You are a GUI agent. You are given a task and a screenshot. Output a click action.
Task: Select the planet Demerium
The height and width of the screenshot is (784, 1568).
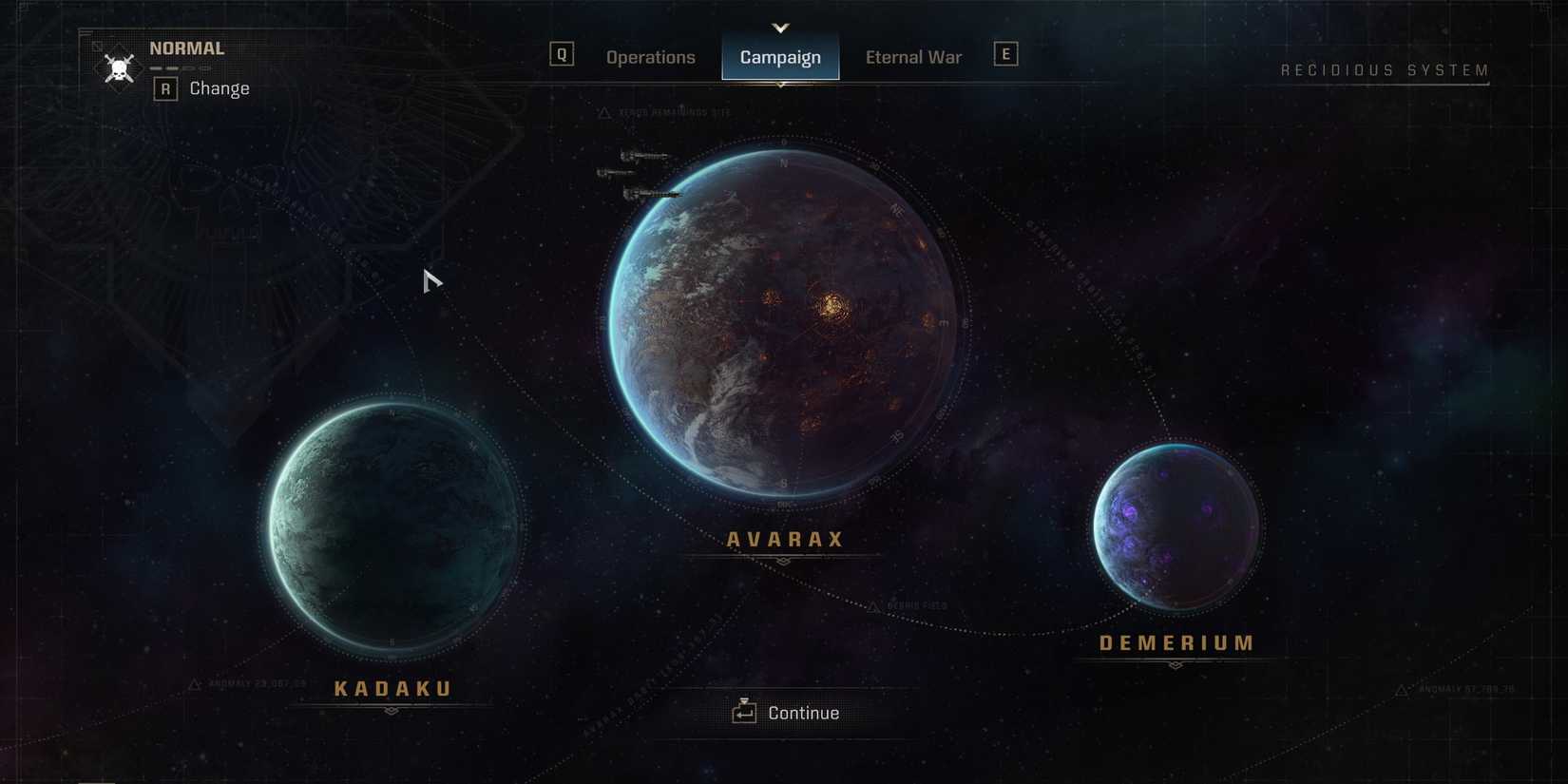coord(1176,526)
